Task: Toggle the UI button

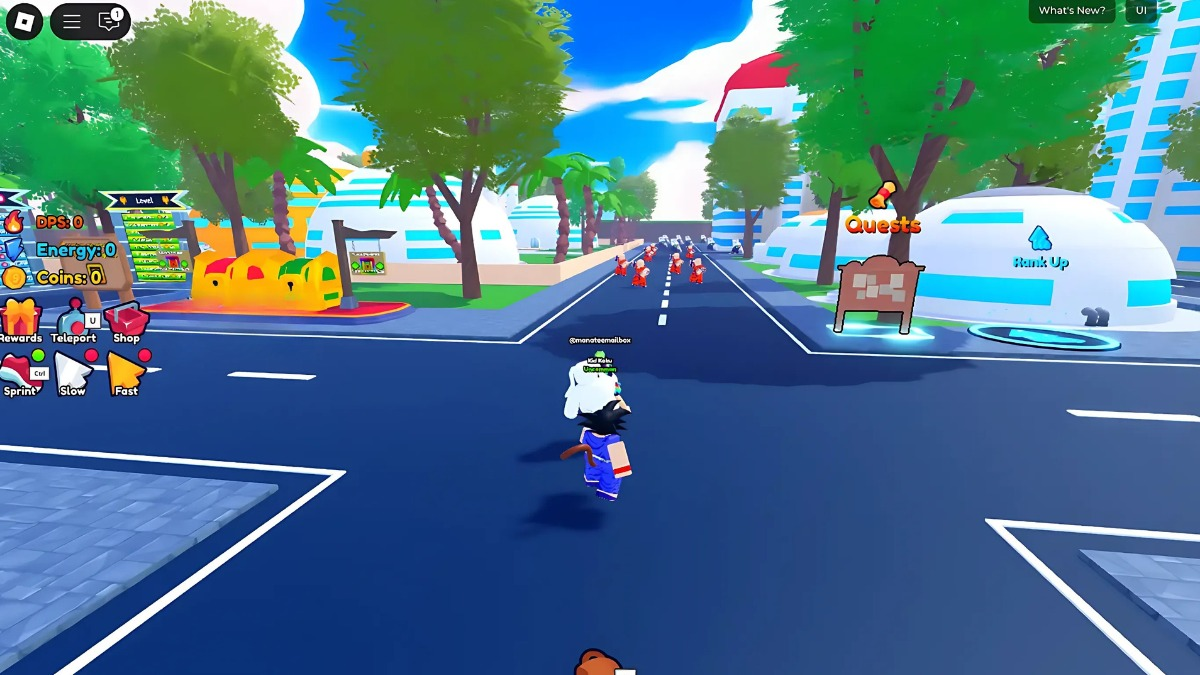Action: point(1141,11)
